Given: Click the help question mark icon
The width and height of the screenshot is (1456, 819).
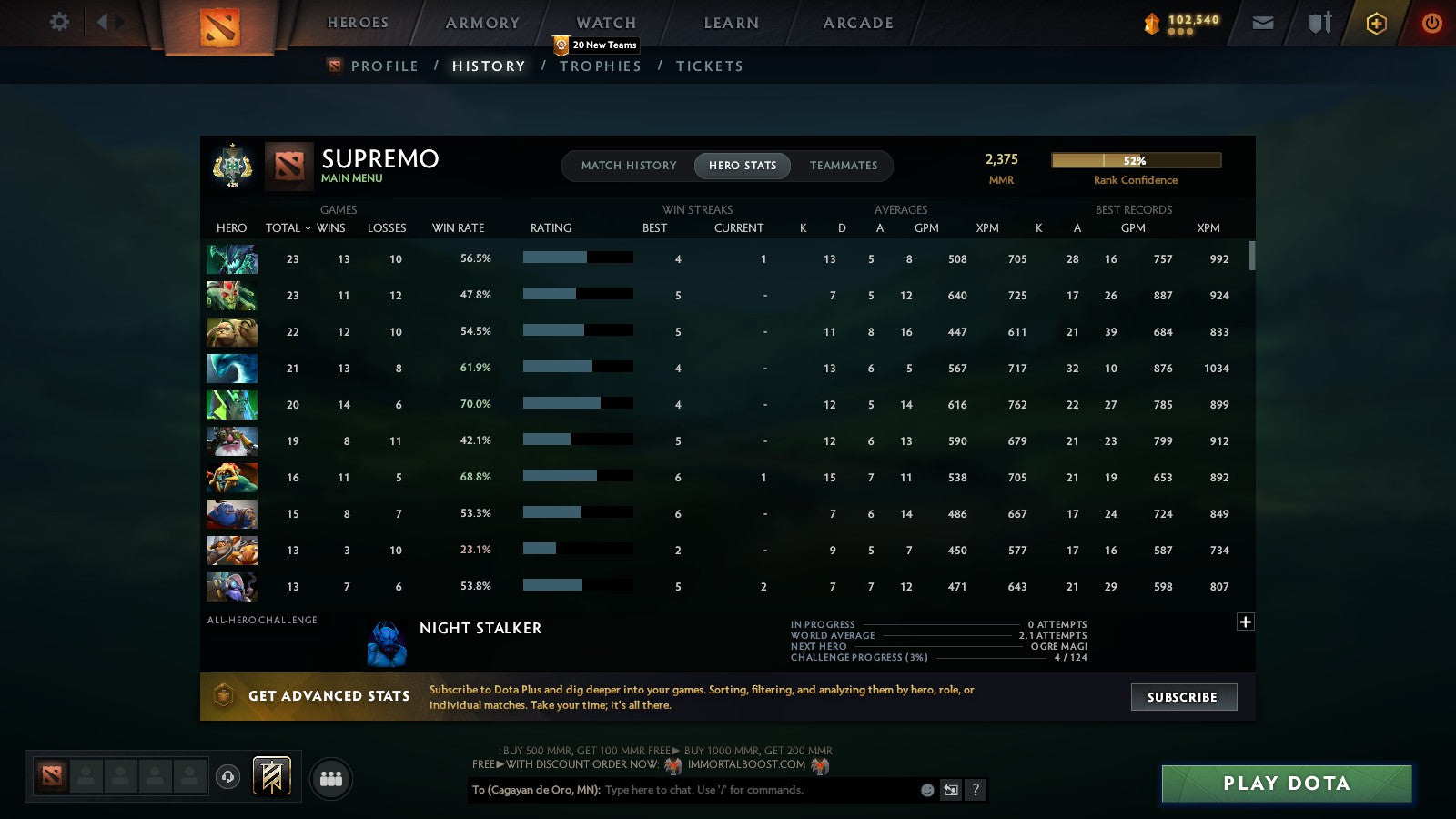Looking at the screenshot, I should tap(976, 790).
